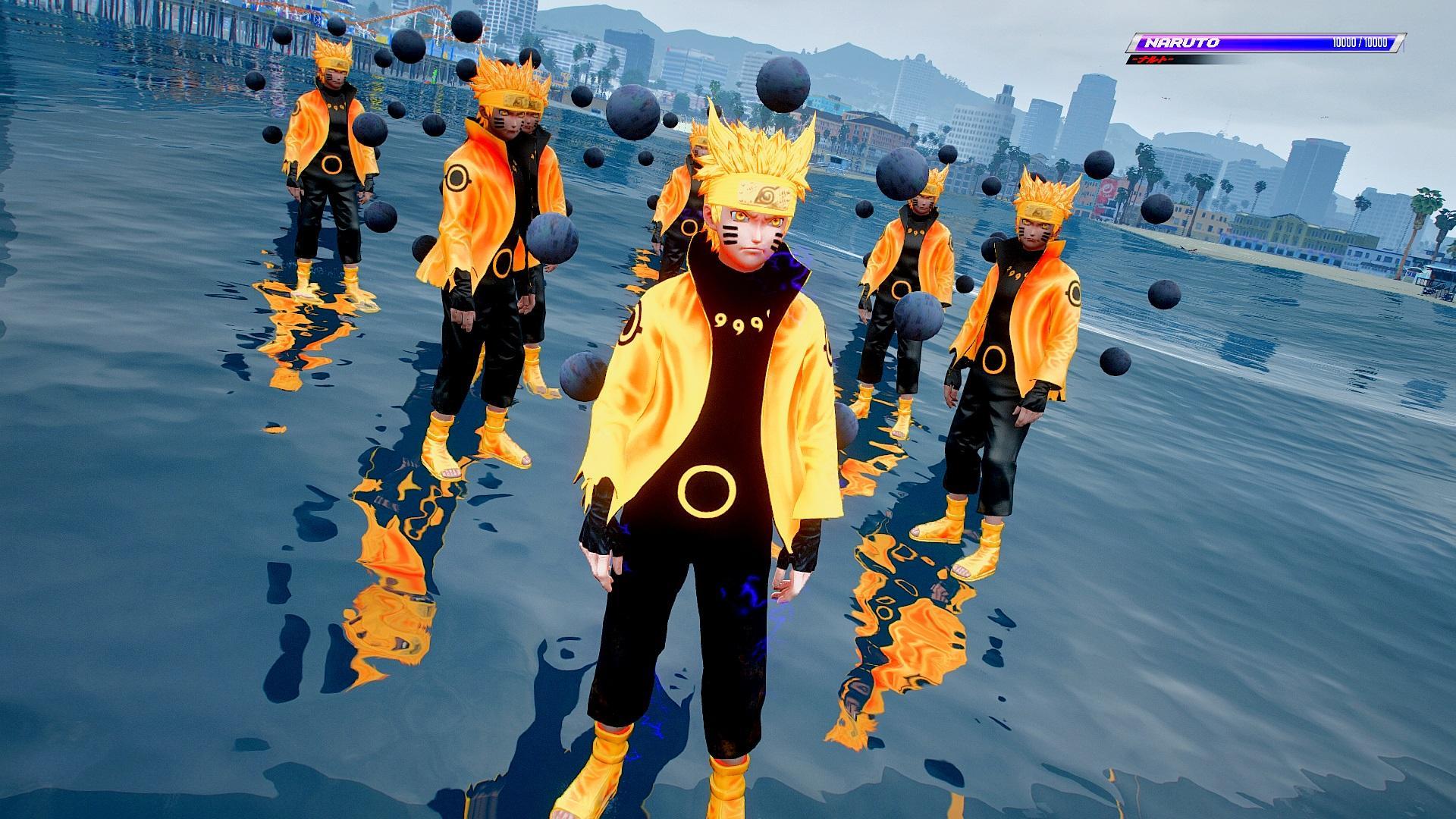Select the central Naruto character's headband emblem
Screen dimensions: 1456x819
click(x=766, y=193)
